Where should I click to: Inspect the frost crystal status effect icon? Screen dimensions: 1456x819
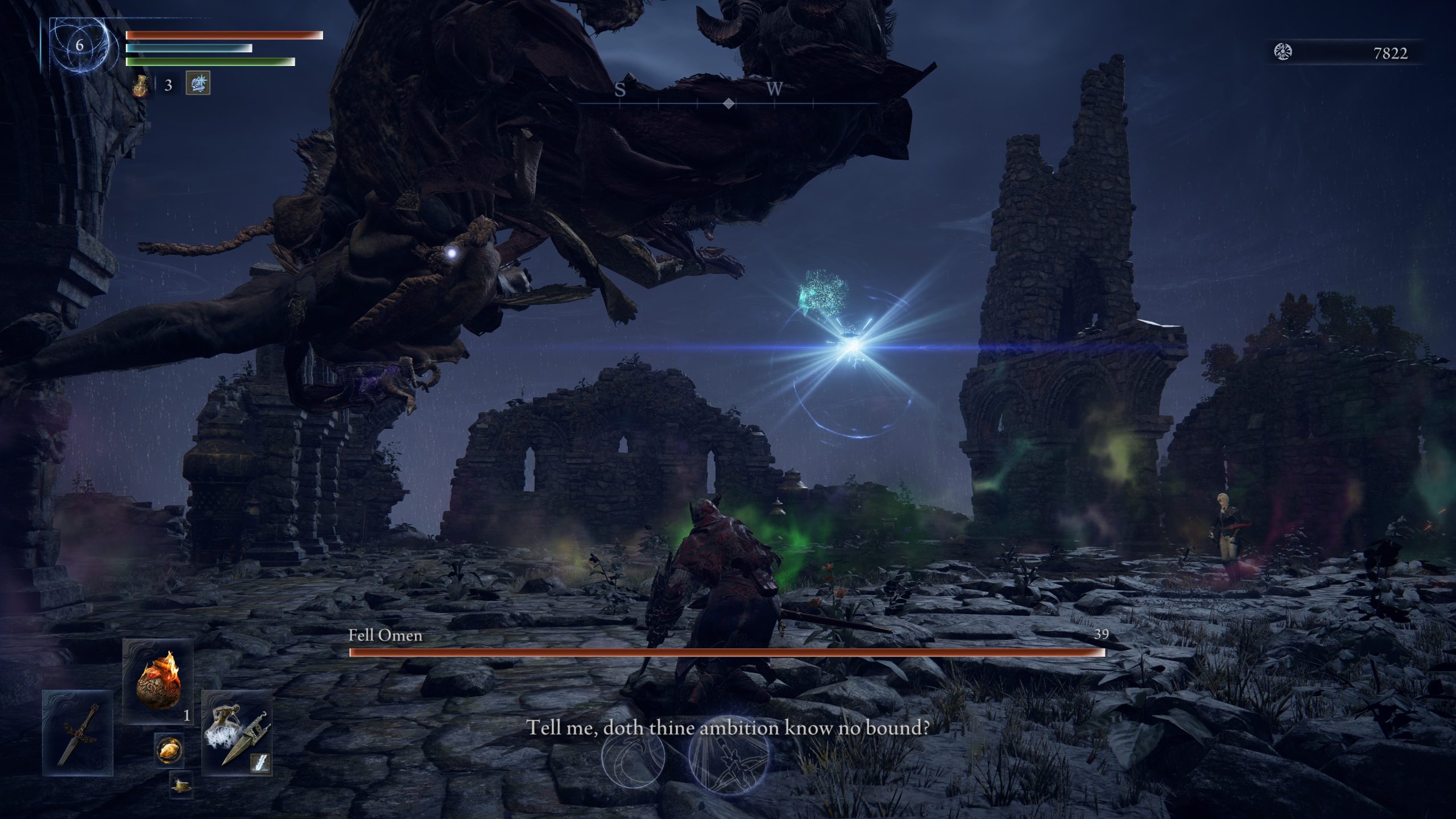coord(198,83)
